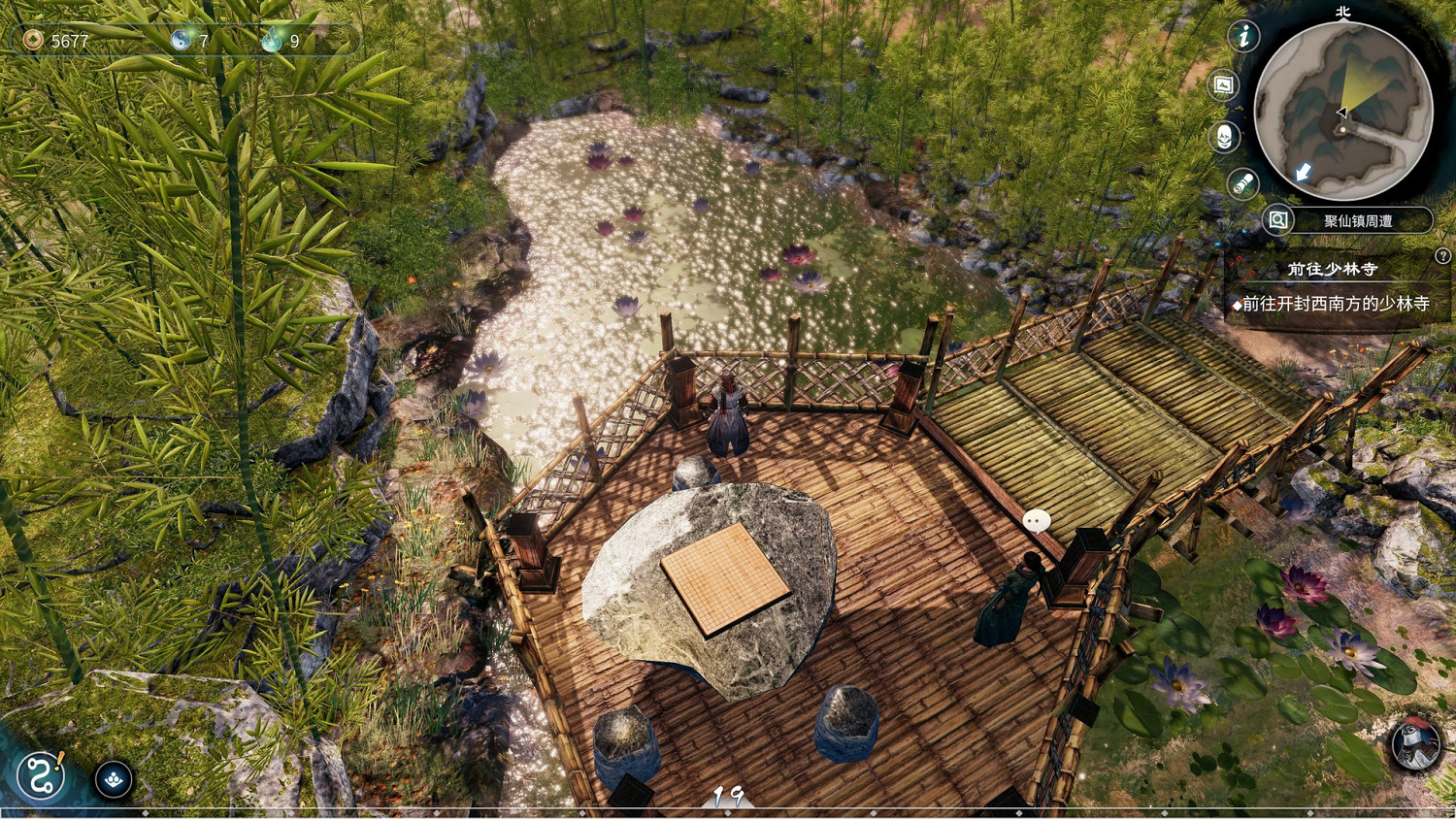
Task: Click the magnifier icon next to 聚仙镇周遭
Action: pyautogui.click(x=1277, y=219)
